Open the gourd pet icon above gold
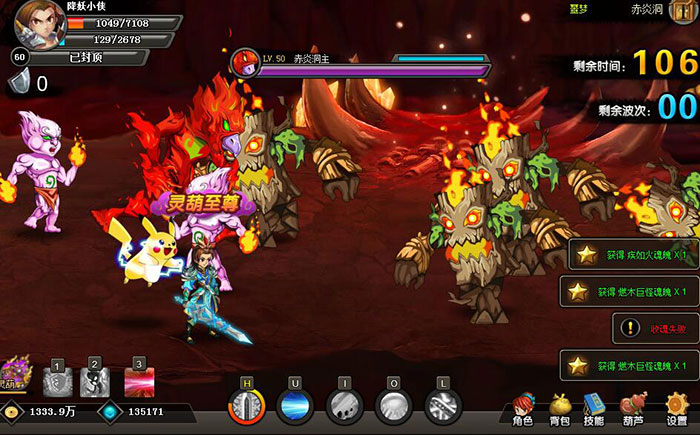Viewport: 700px width, 435px height. pos(15,376)
